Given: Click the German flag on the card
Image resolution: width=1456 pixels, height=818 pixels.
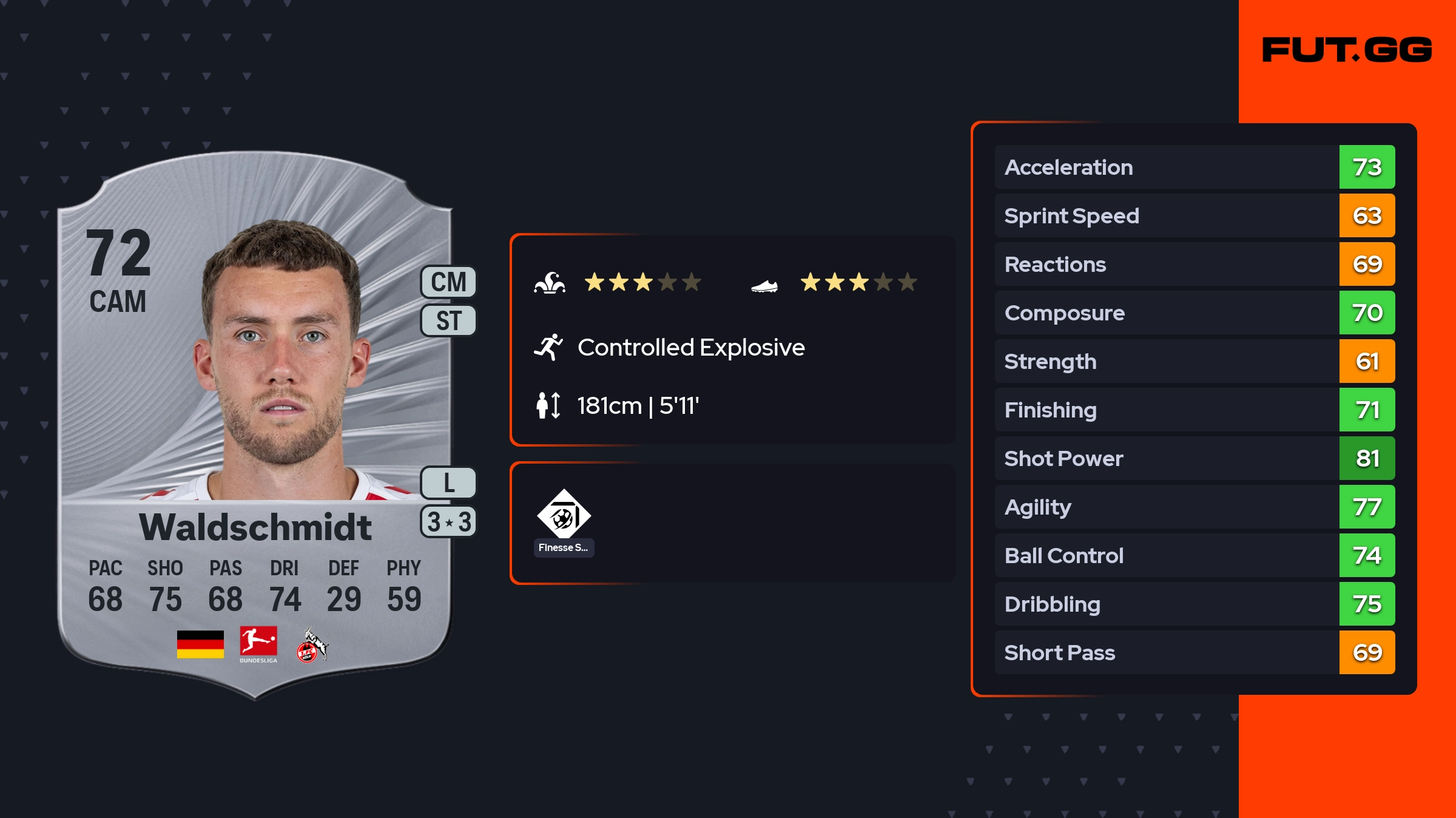Looking at the screenshot, I should pos(200,644).
